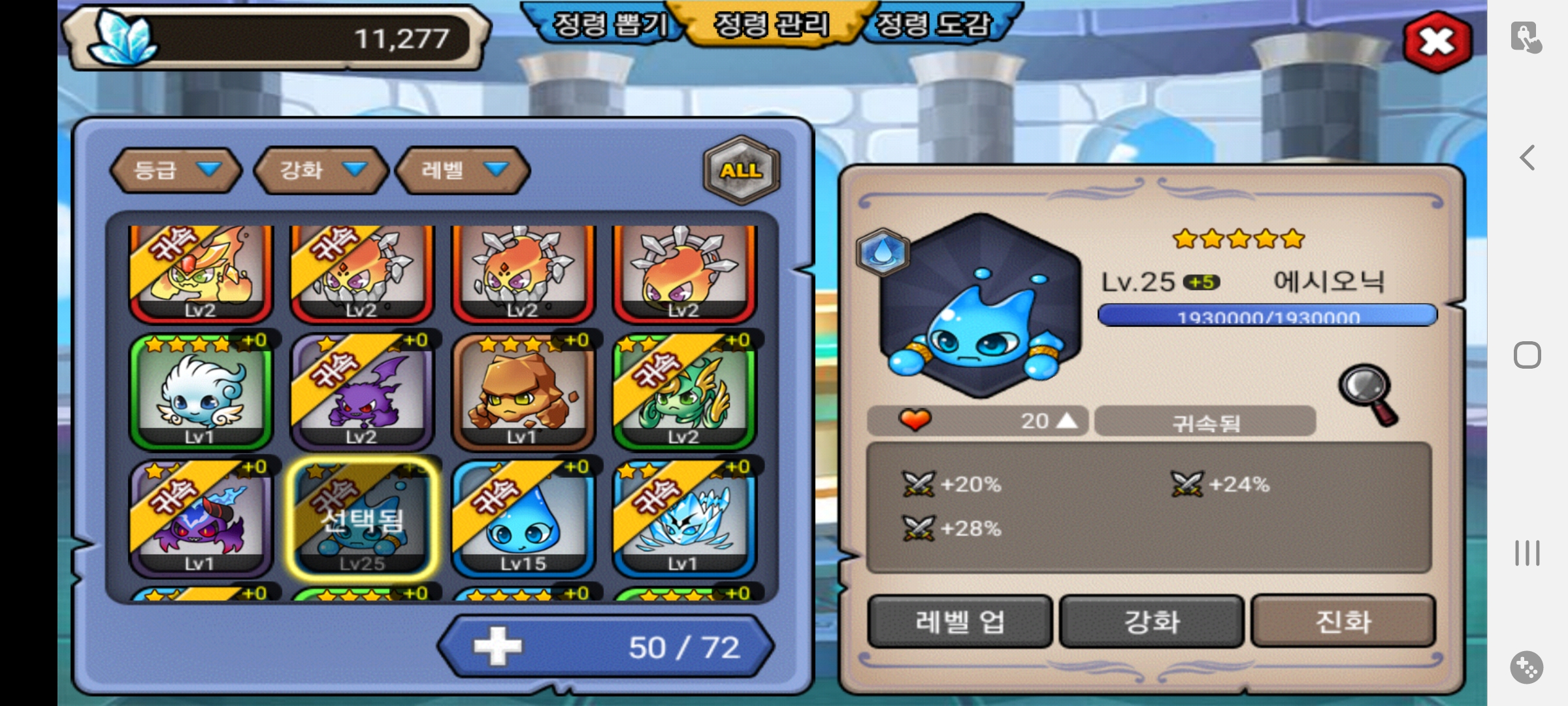
Task: Switch to the 정령 뽑기 tab
Action: [610, 25]
